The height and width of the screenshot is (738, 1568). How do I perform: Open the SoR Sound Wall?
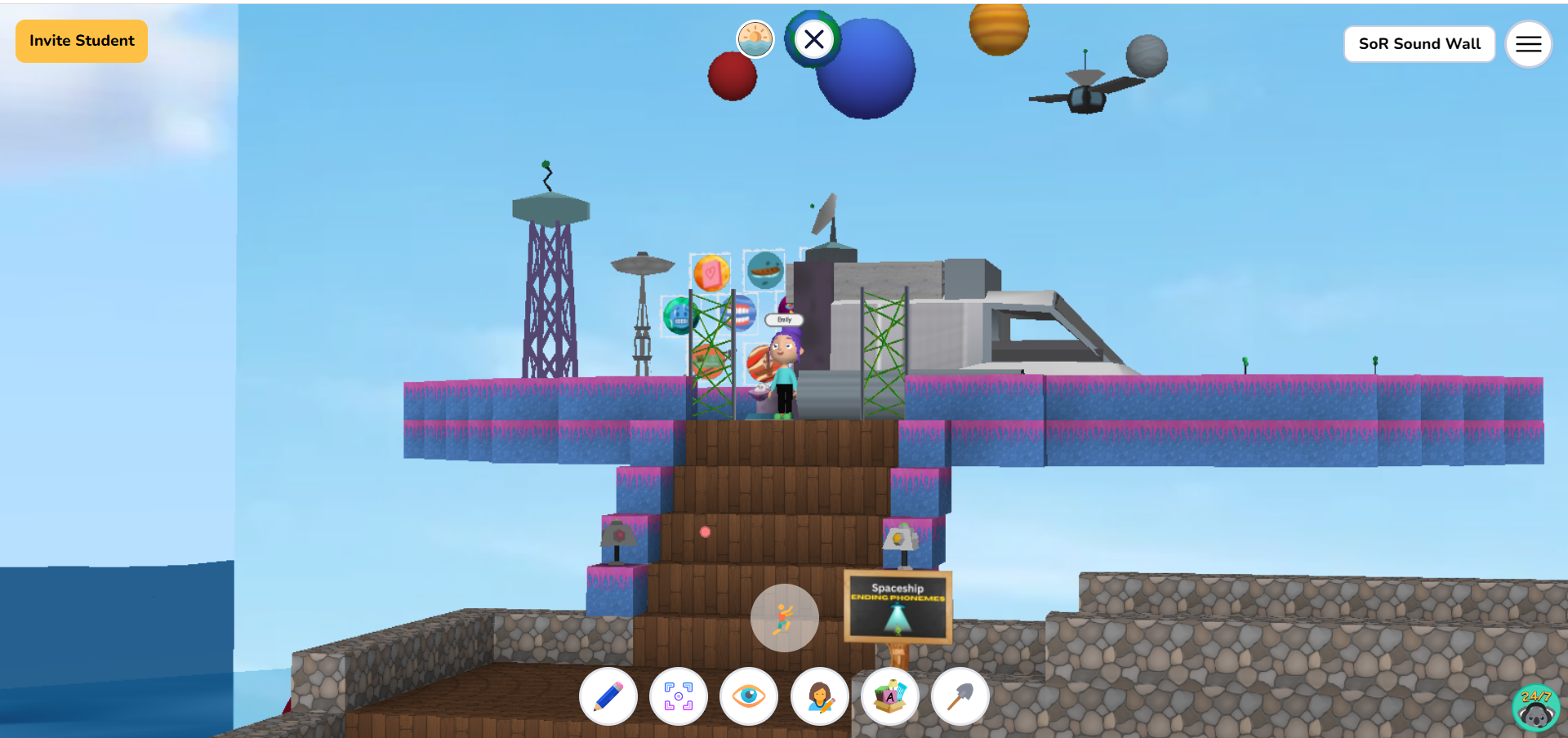[x=1419, y=44]
